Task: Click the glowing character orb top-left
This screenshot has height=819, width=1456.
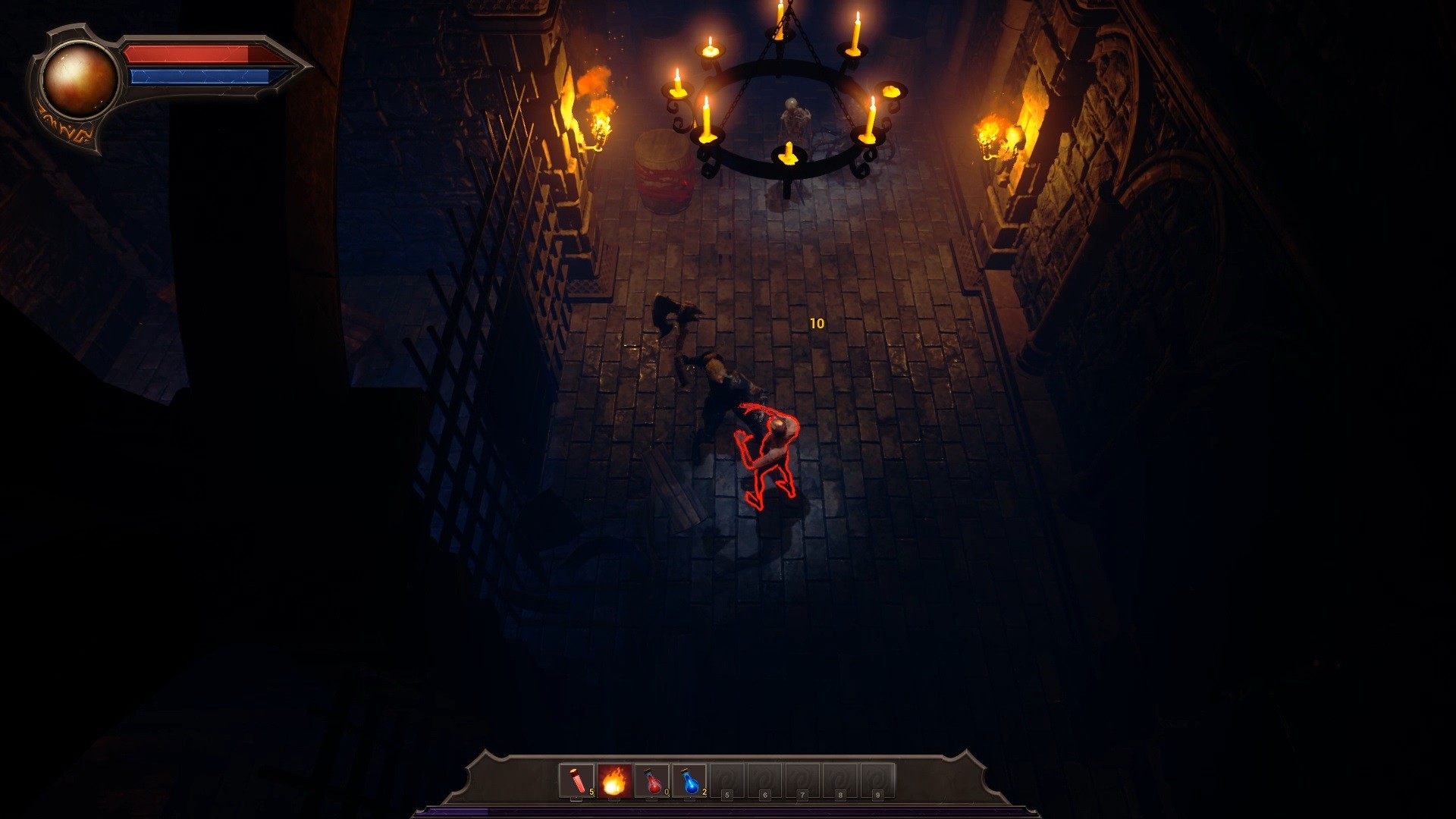Action: 80,80
